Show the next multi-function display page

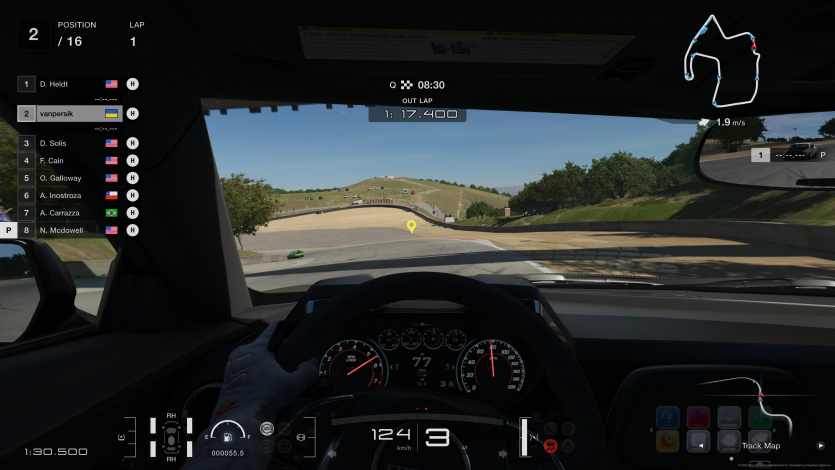[821, 445]
